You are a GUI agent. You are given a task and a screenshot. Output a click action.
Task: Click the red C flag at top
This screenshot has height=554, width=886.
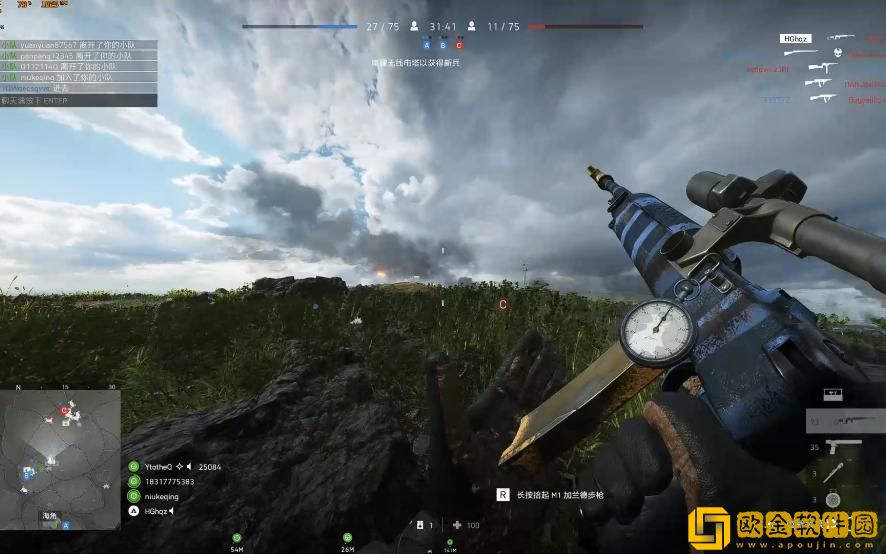pyautogui.click(x=459, y=45)
